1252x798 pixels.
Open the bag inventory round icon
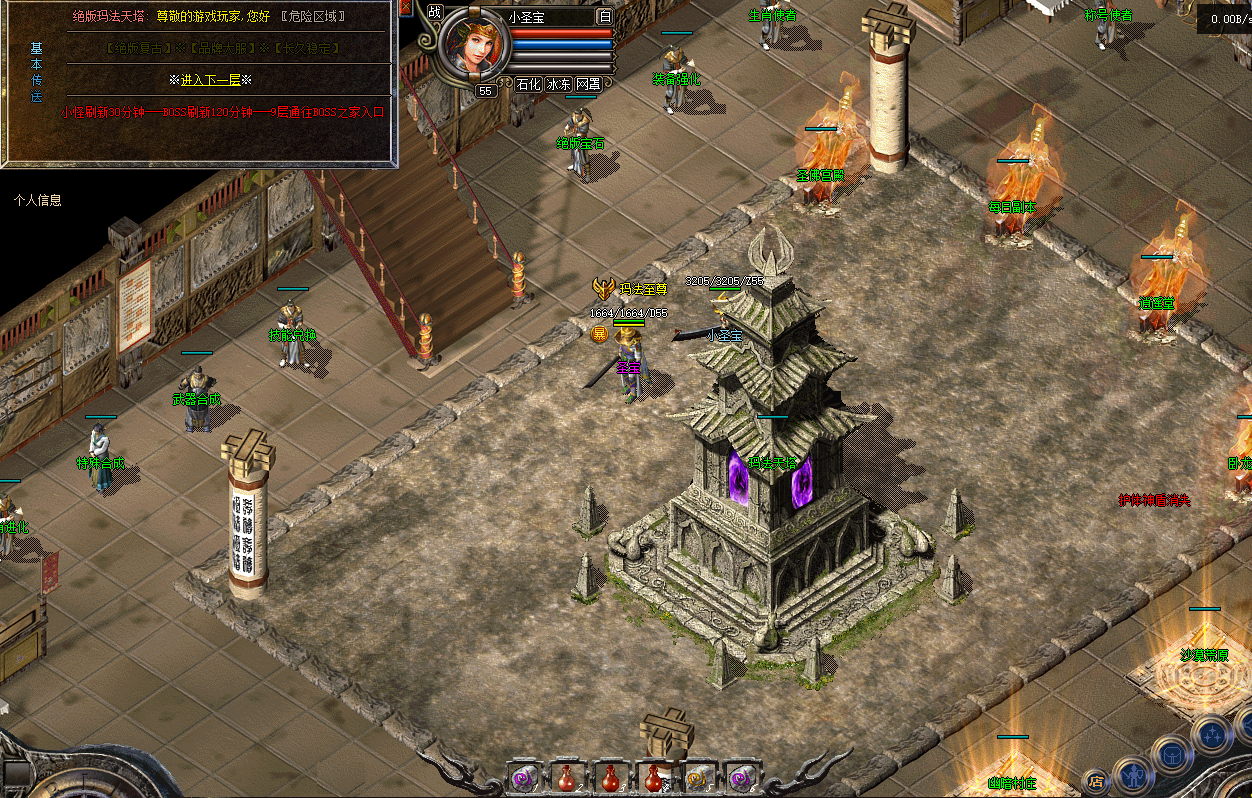(x=1172, y=754)
